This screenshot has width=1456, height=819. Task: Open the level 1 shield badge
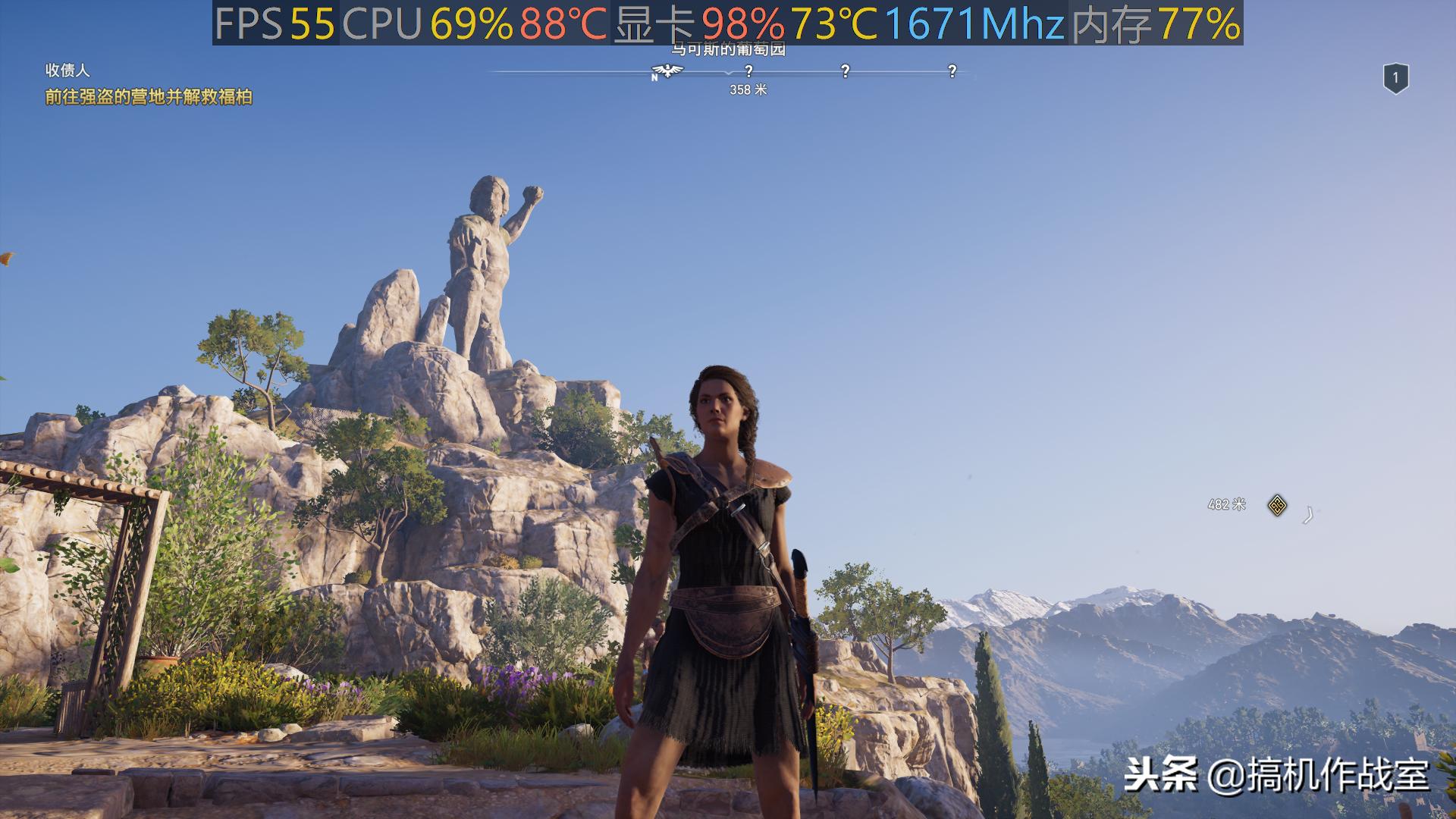click(1395, 78)
